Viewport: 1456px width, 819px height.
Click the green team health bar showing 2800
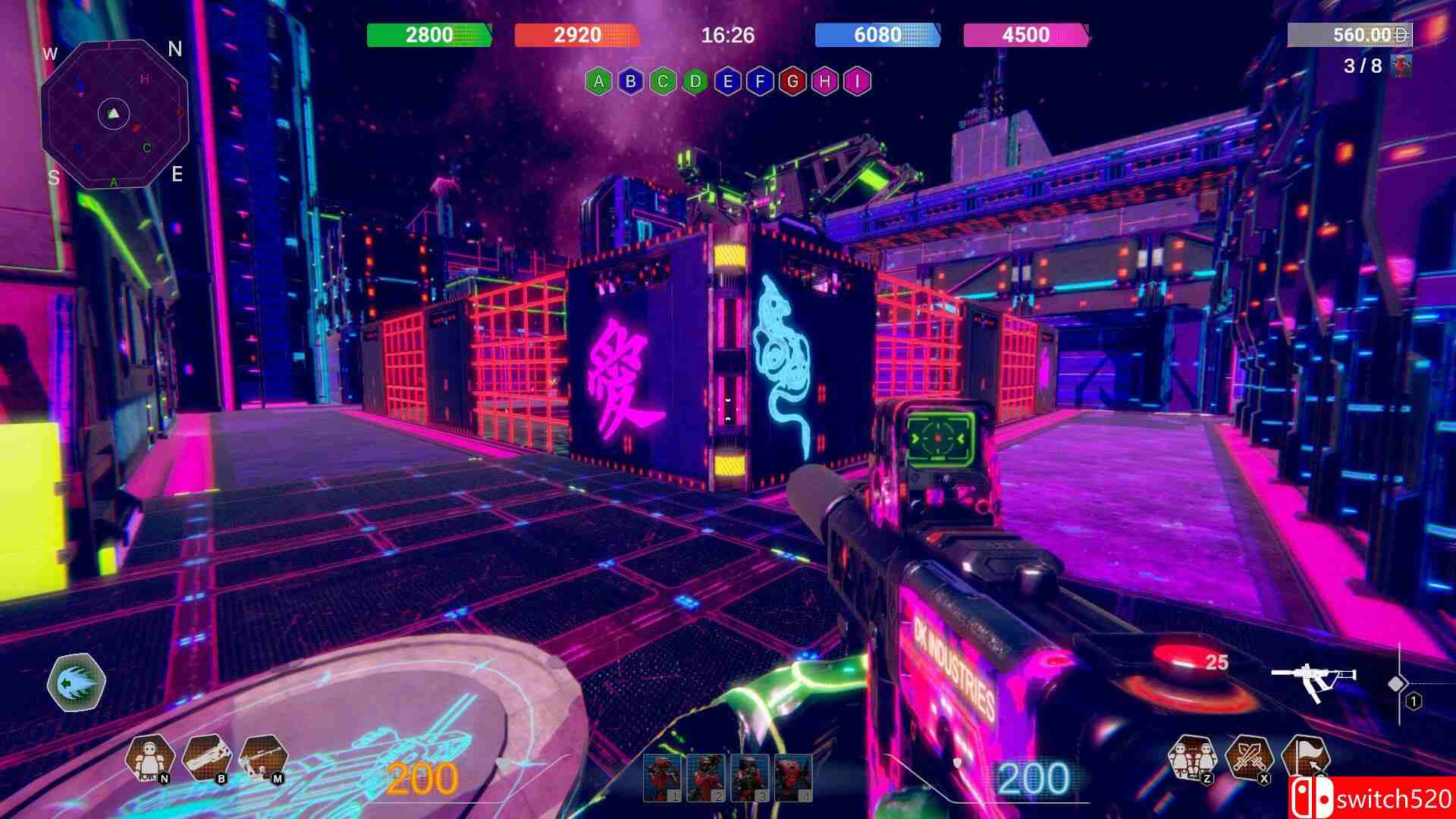click(x=428, y=35)
